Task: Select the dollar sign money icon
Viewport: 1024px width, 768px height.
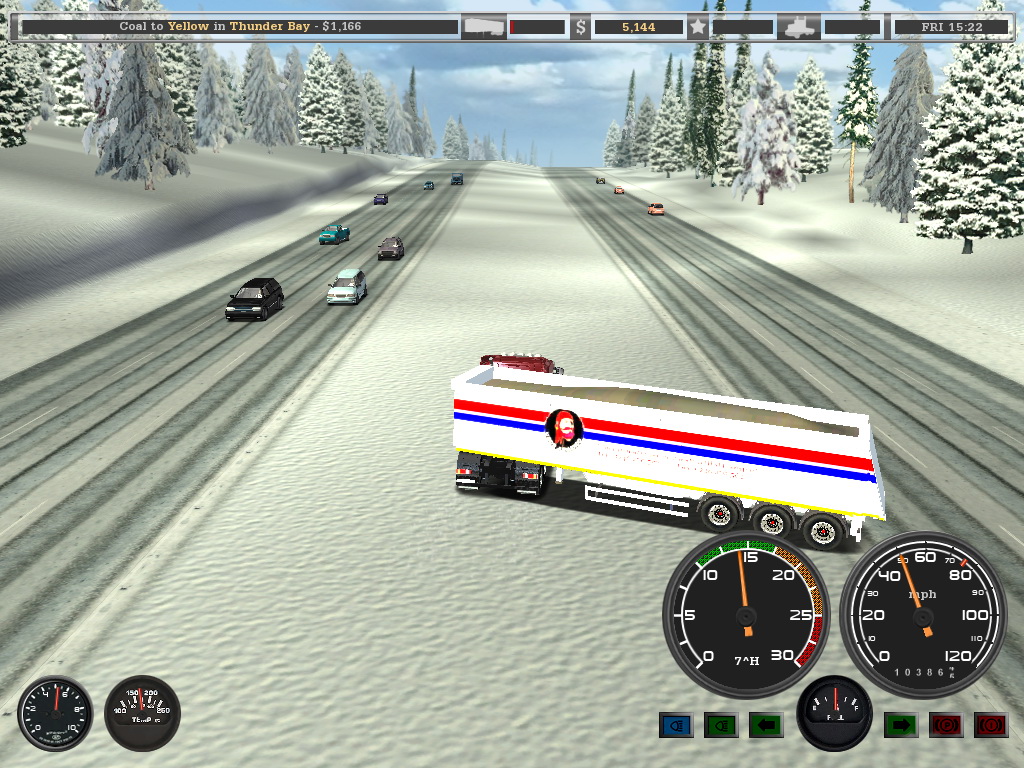Action: click(x=581, y=27)
